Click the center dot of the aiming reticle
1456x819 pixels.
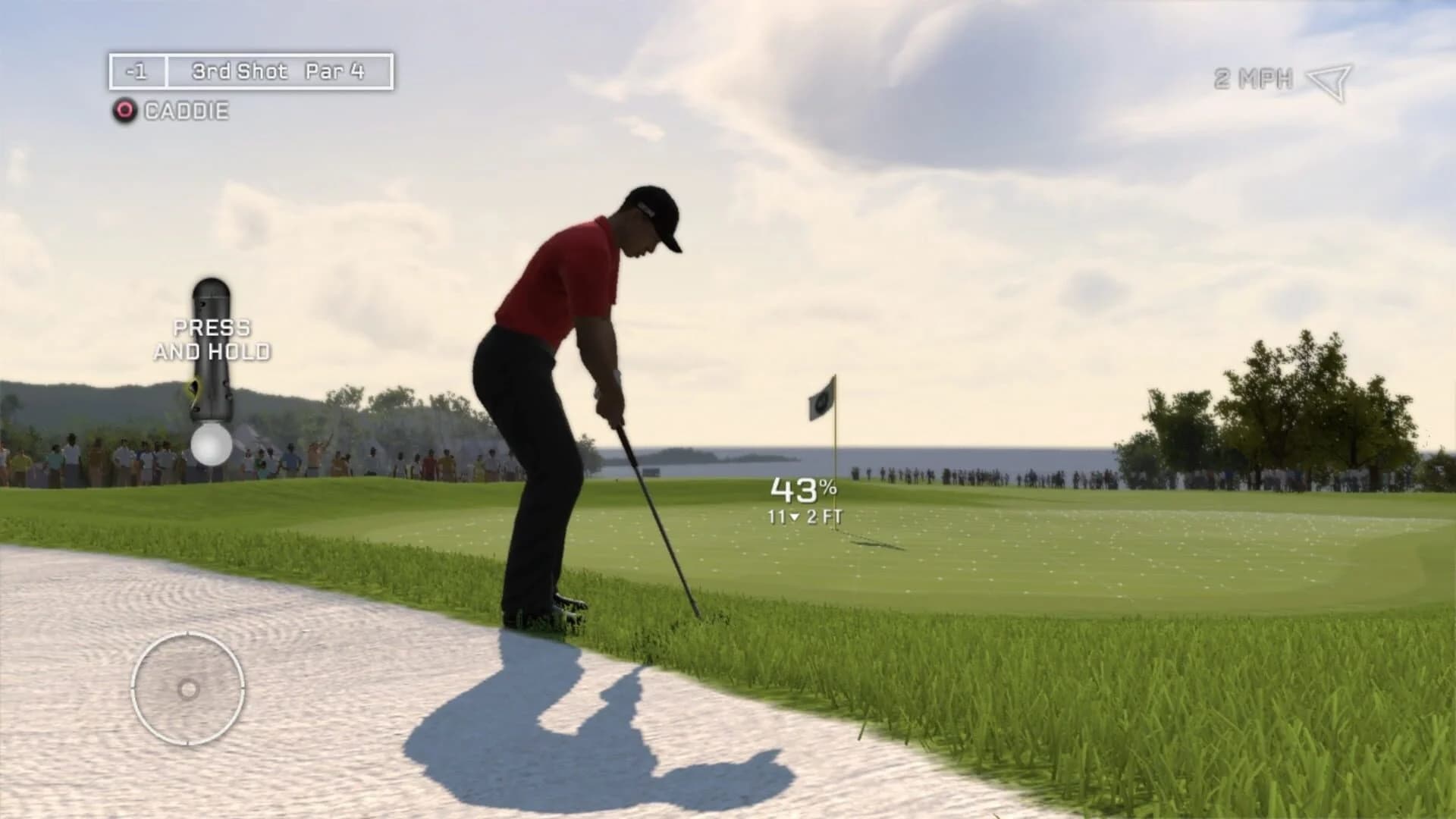187,689
